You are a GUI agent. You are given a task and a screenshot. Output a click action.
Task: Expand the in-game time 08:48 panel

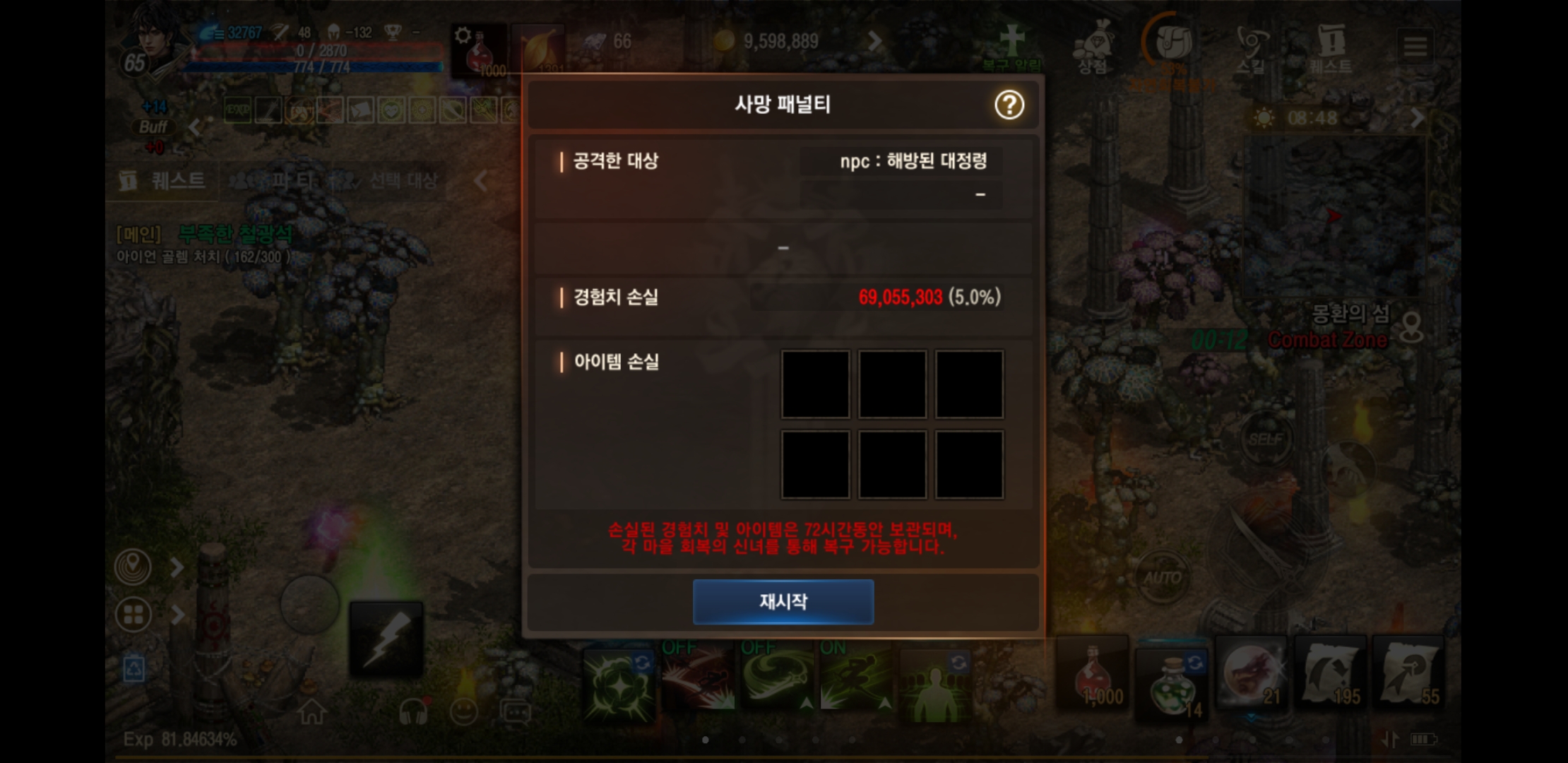click(x=1418, y=119)
